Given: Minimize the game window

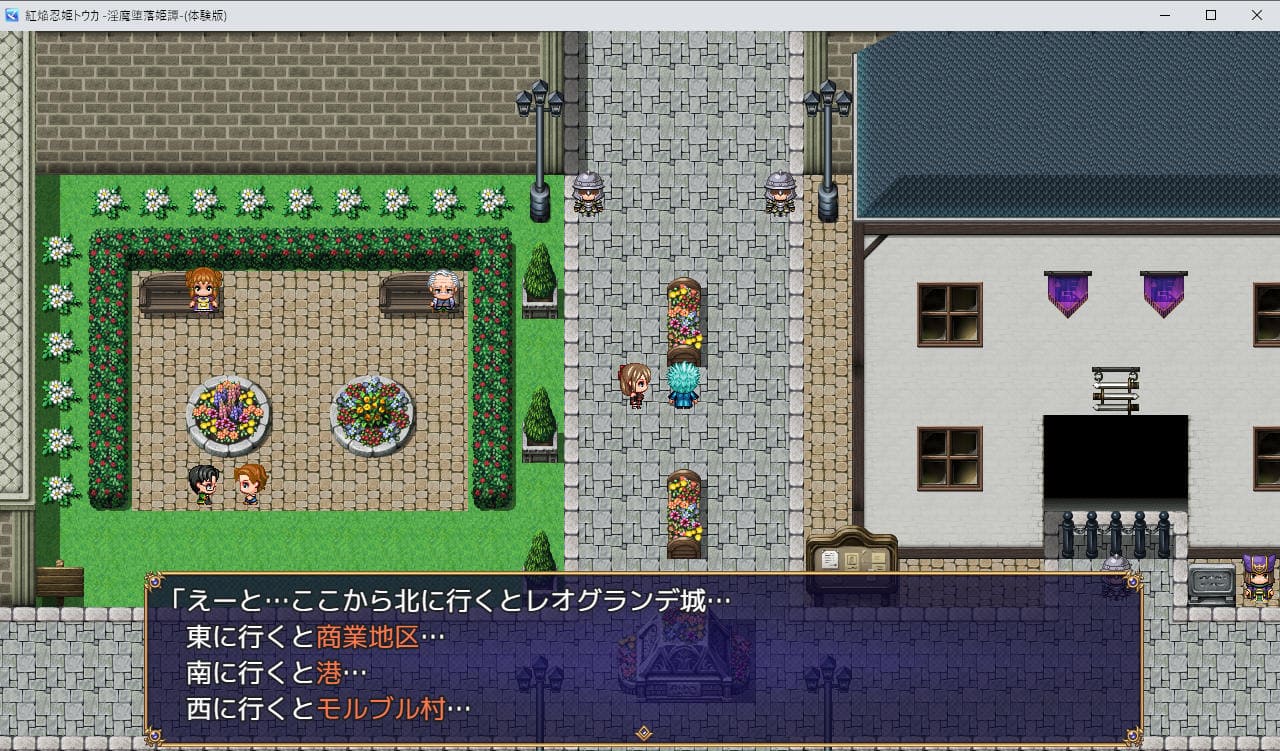Looking at the screenshot, I should click(x=1164, y=15).
